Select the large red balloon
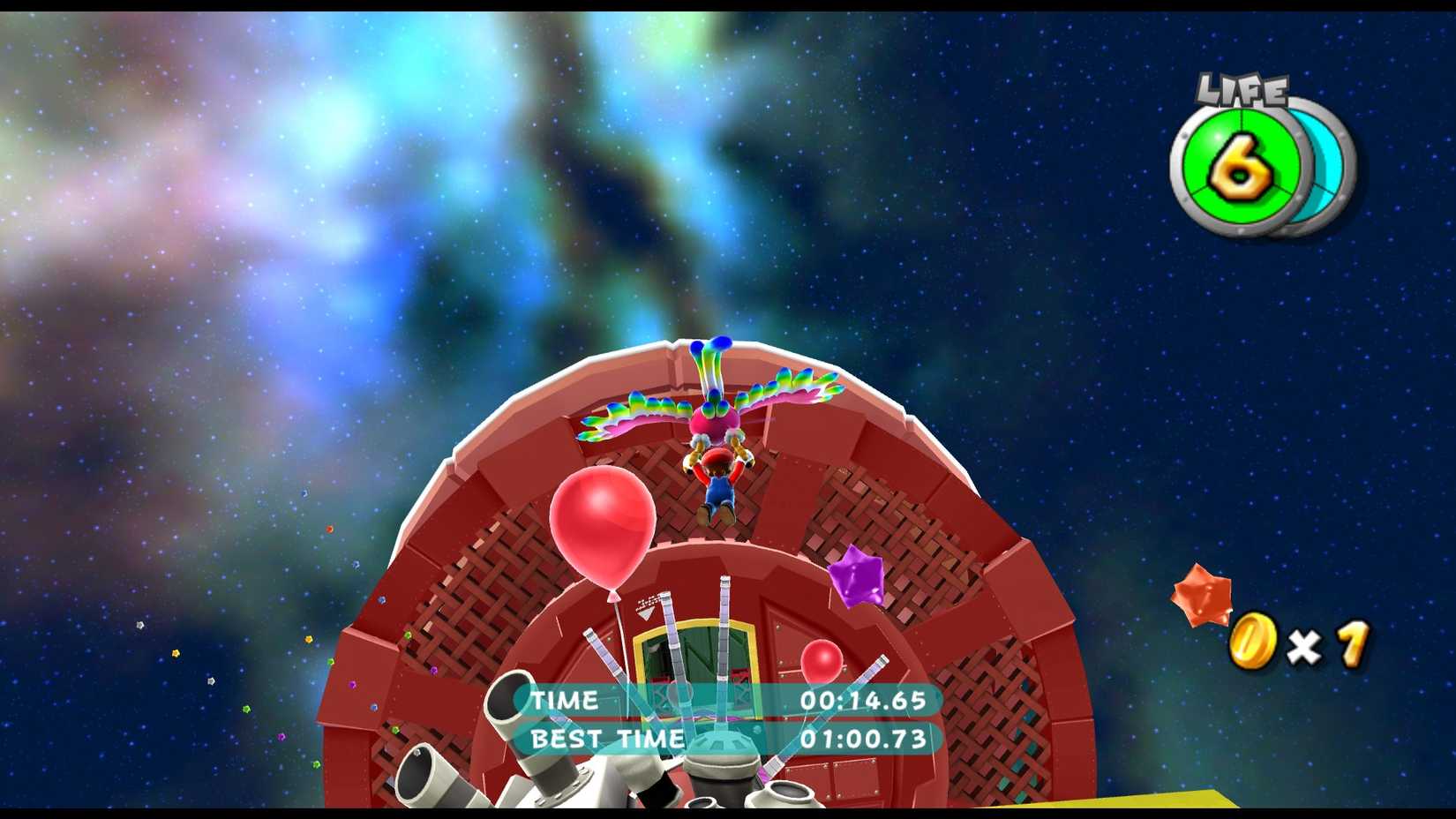The height and width of the screenshot is (819, 1456). pos(604,524)
